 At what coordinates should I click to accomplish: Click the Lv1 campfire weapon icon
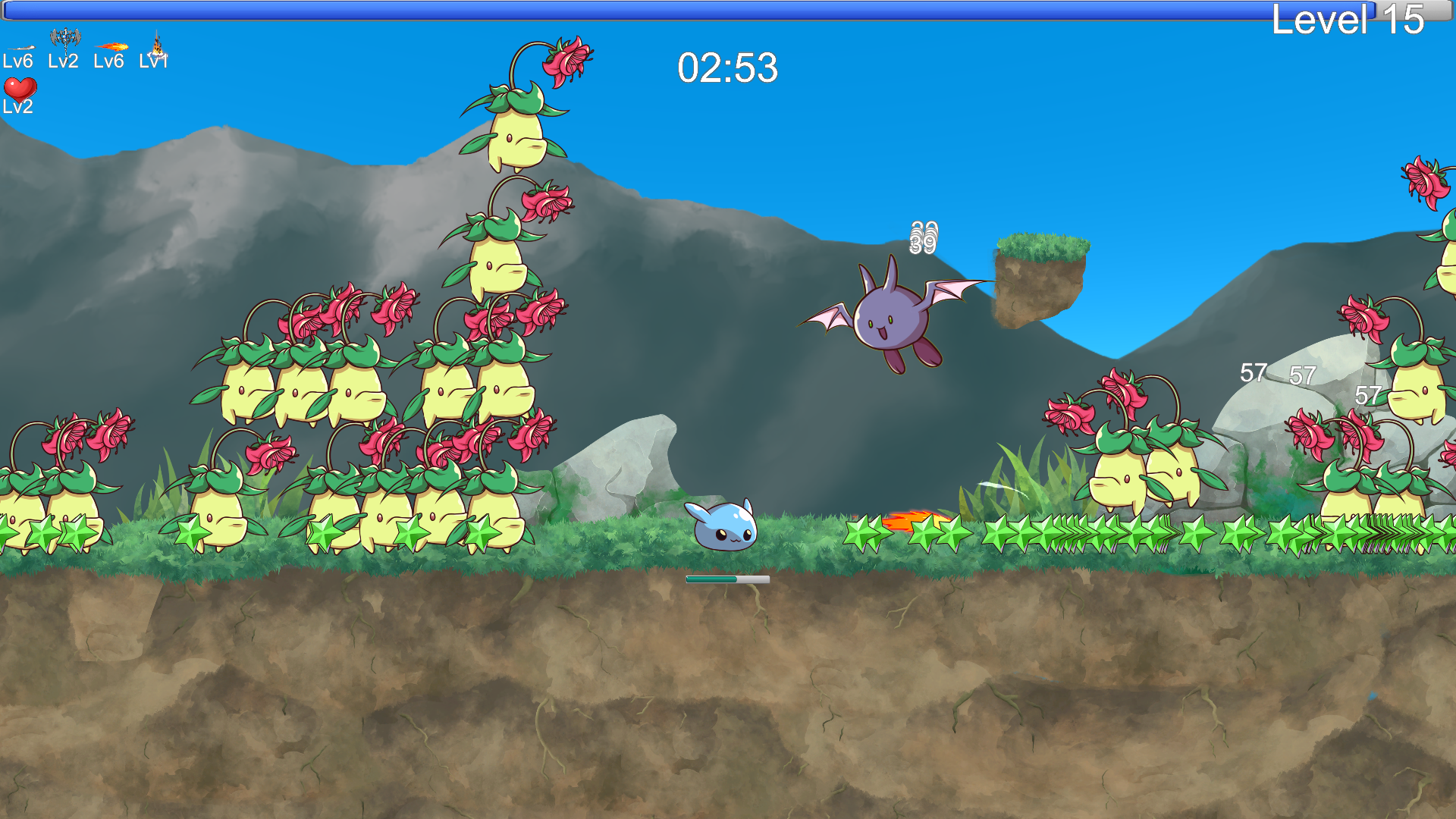click(158, 44)
